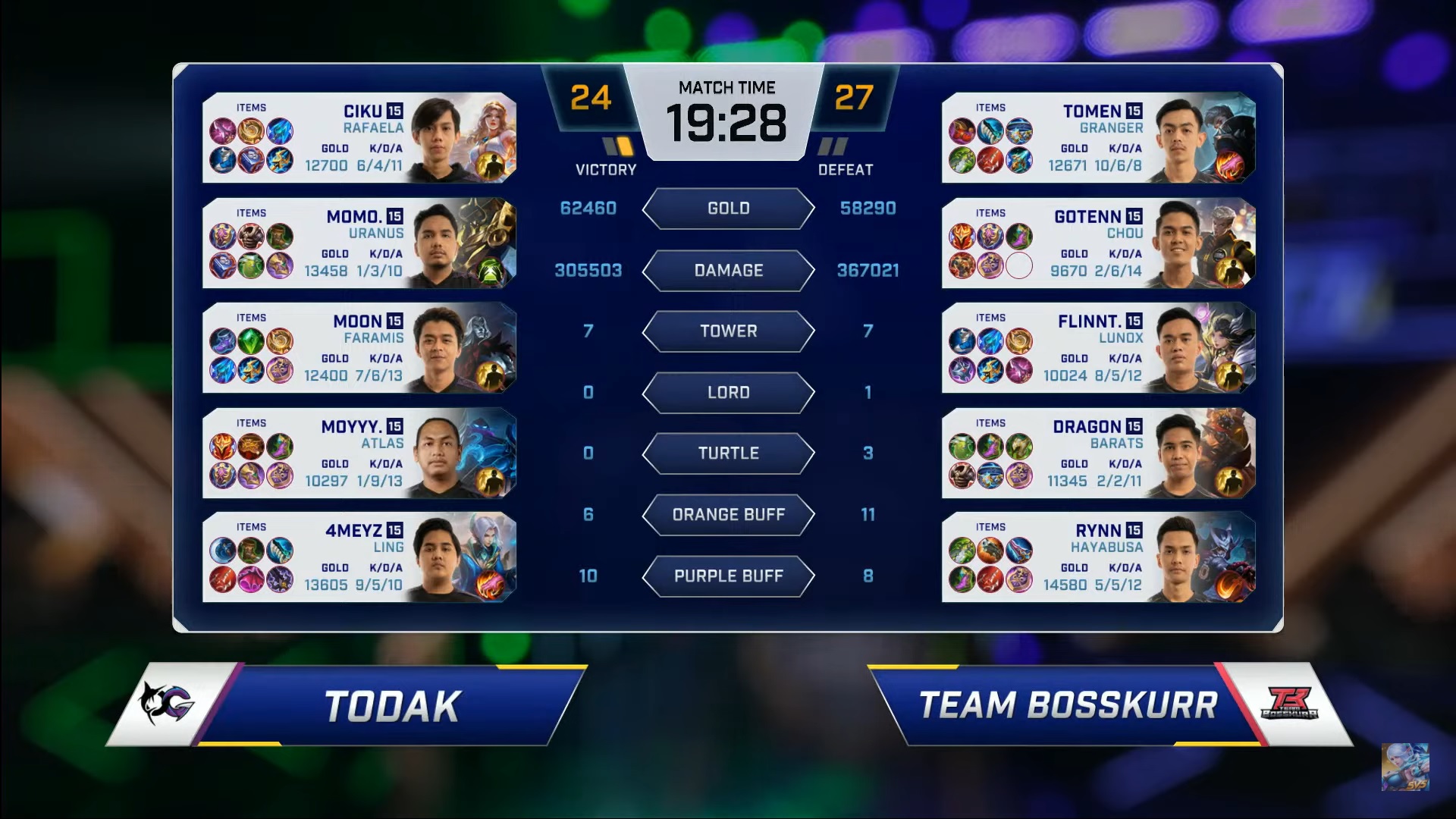This screenshot has width=1456, height=819.
Task: Click the PURPLE BUFF stat button
Action: (727, 576)
